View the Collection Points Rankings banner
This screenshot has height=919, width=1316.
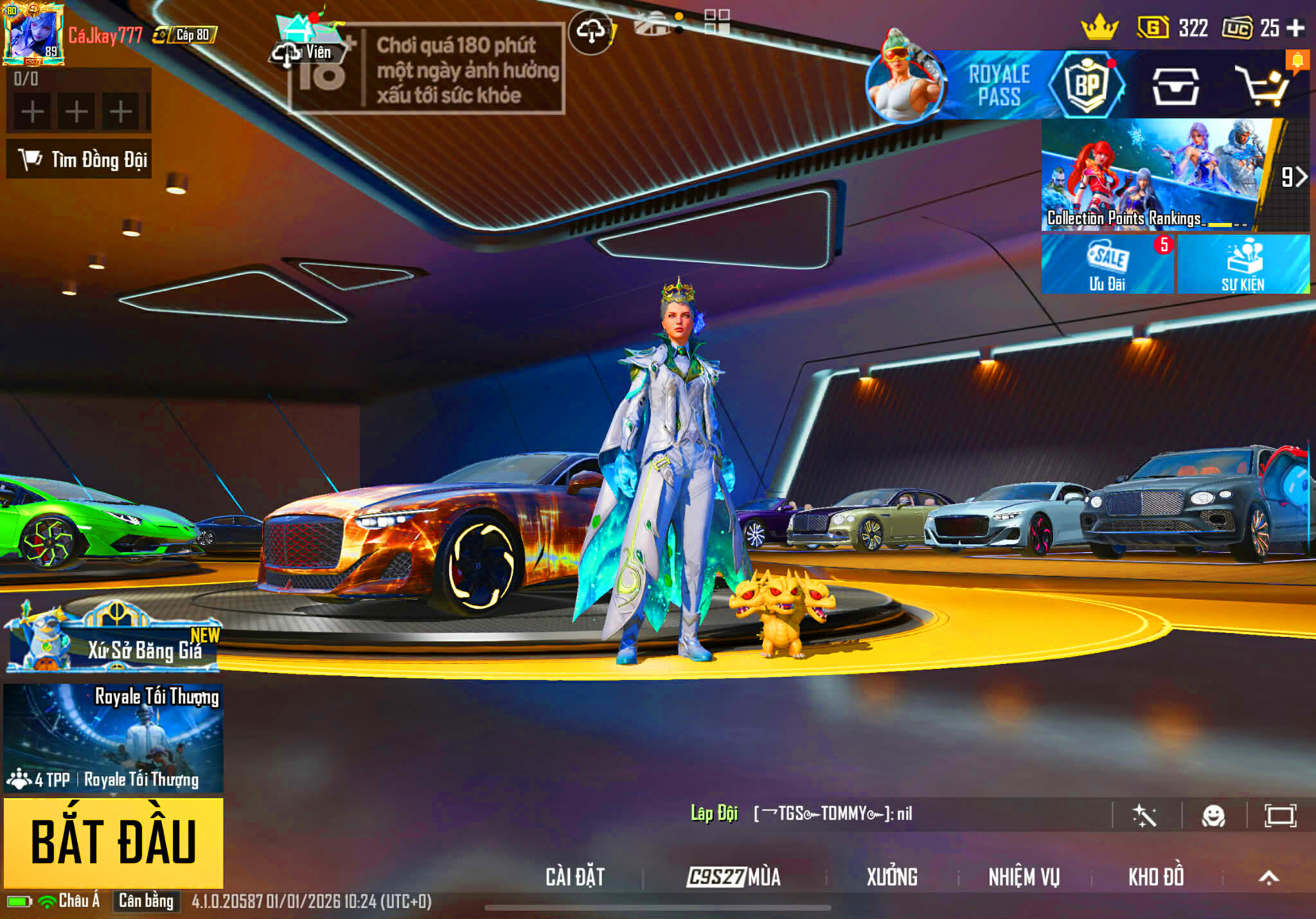1150,175
